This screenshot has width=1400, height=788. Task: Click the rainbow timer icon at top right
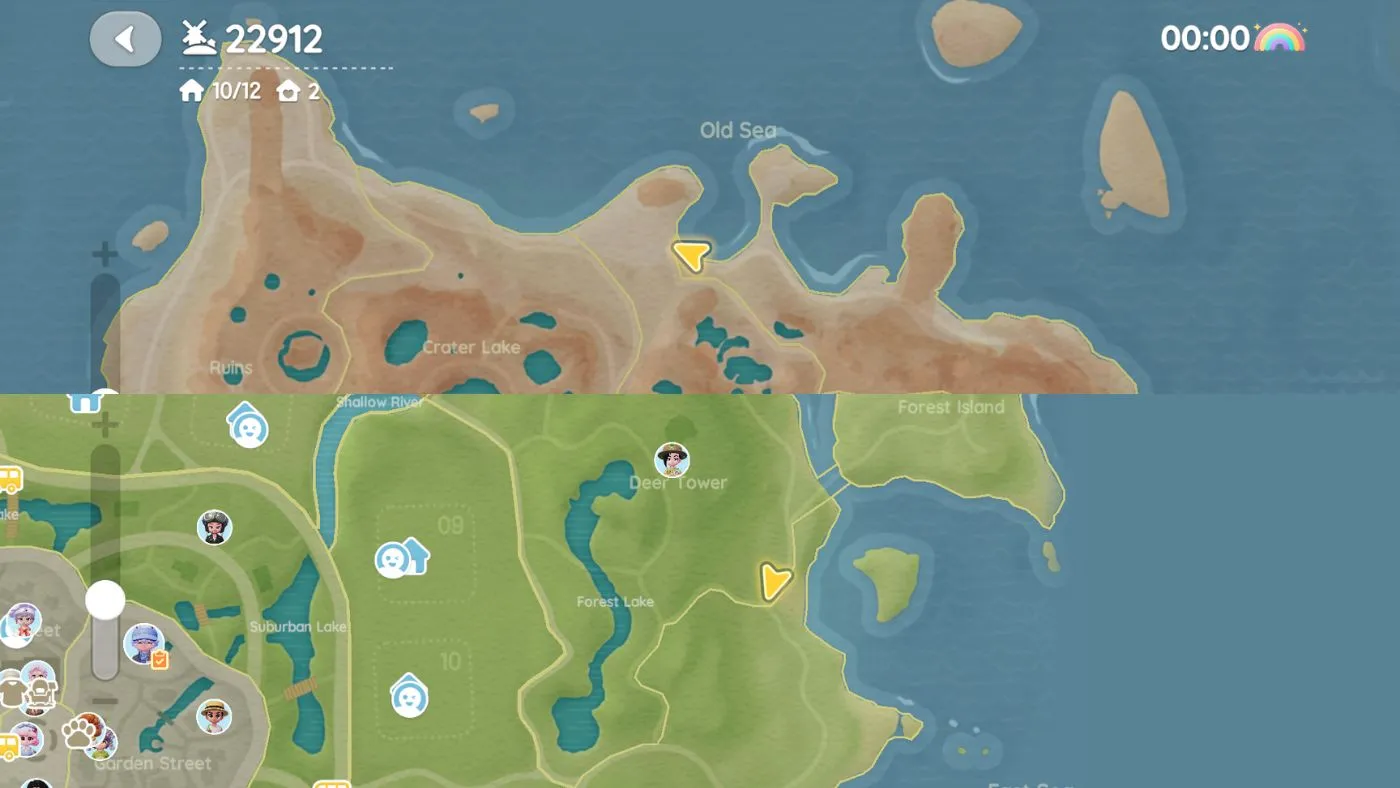1283,37
